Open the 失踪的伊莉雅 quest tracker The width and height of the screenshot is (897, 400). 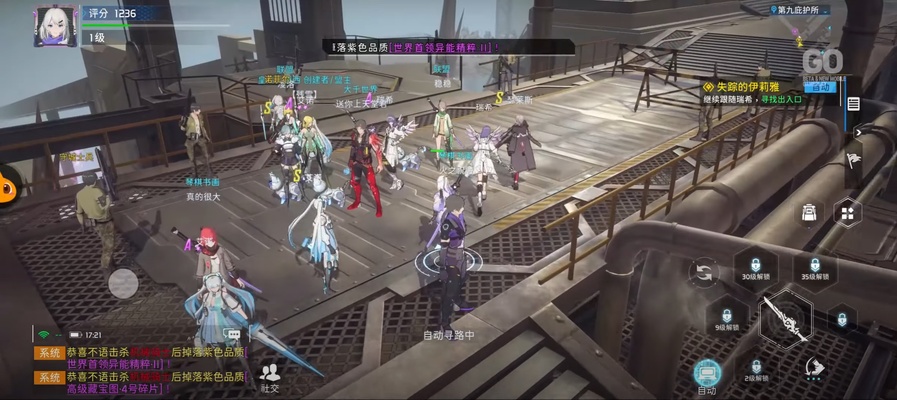762,87
